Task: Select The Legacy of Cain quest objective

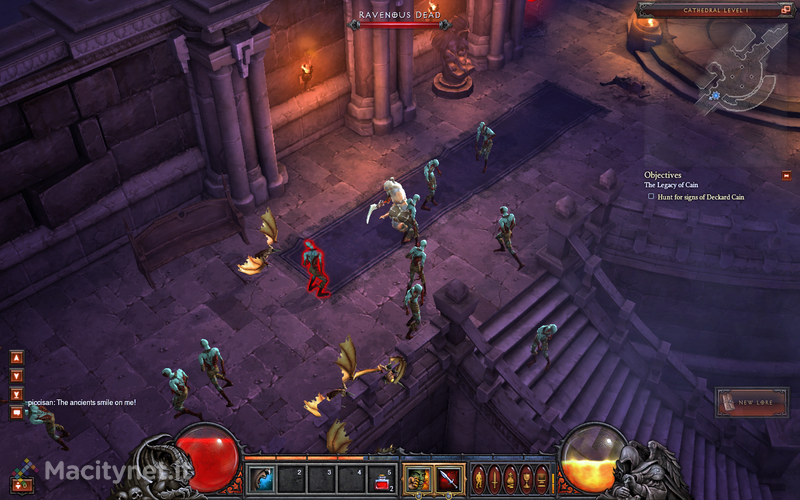Action: (x=671, y=185)
